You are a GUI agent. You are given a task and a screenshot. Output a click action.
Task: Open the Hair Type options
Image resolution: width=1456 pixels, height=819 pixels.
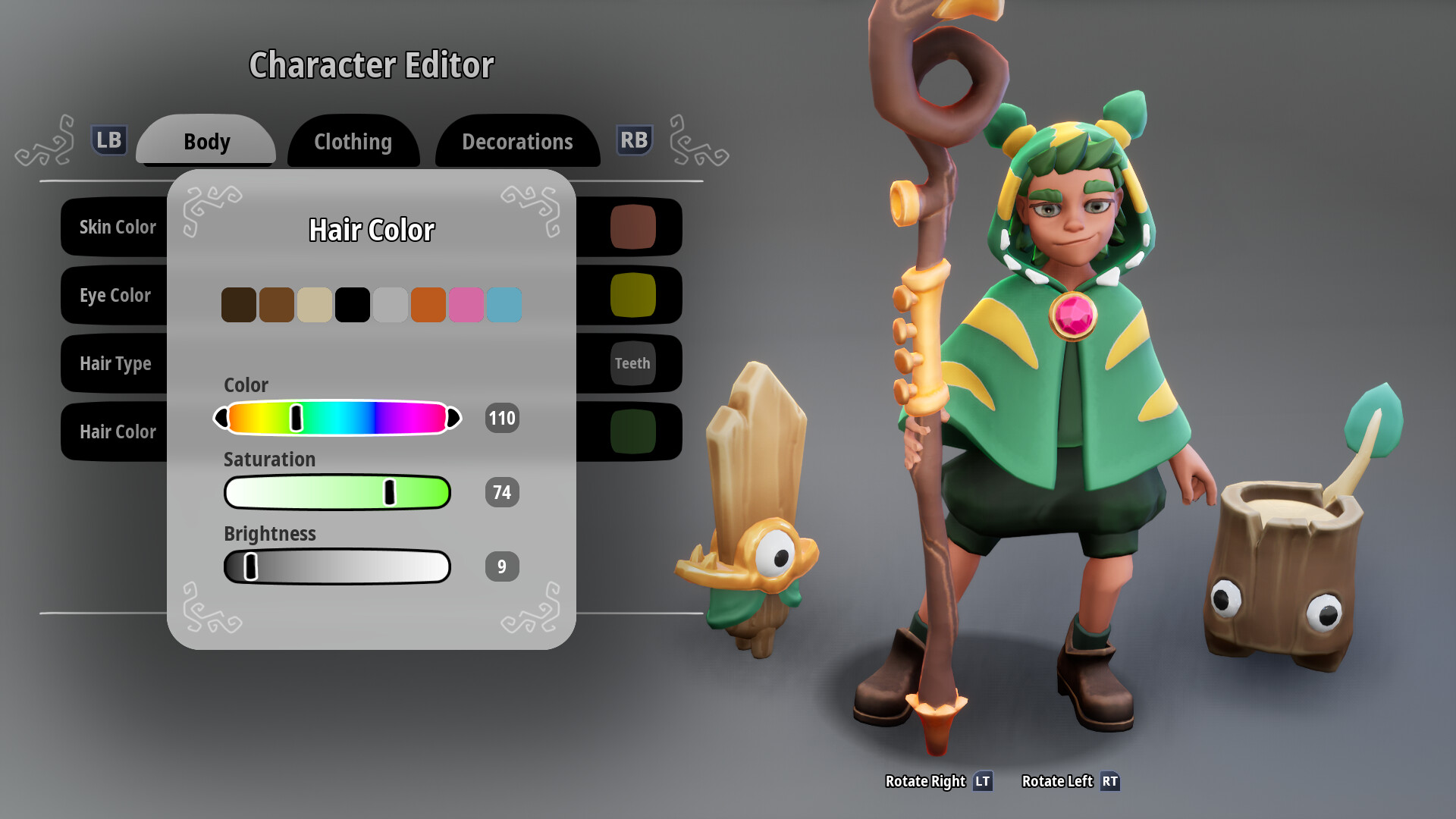115,363
